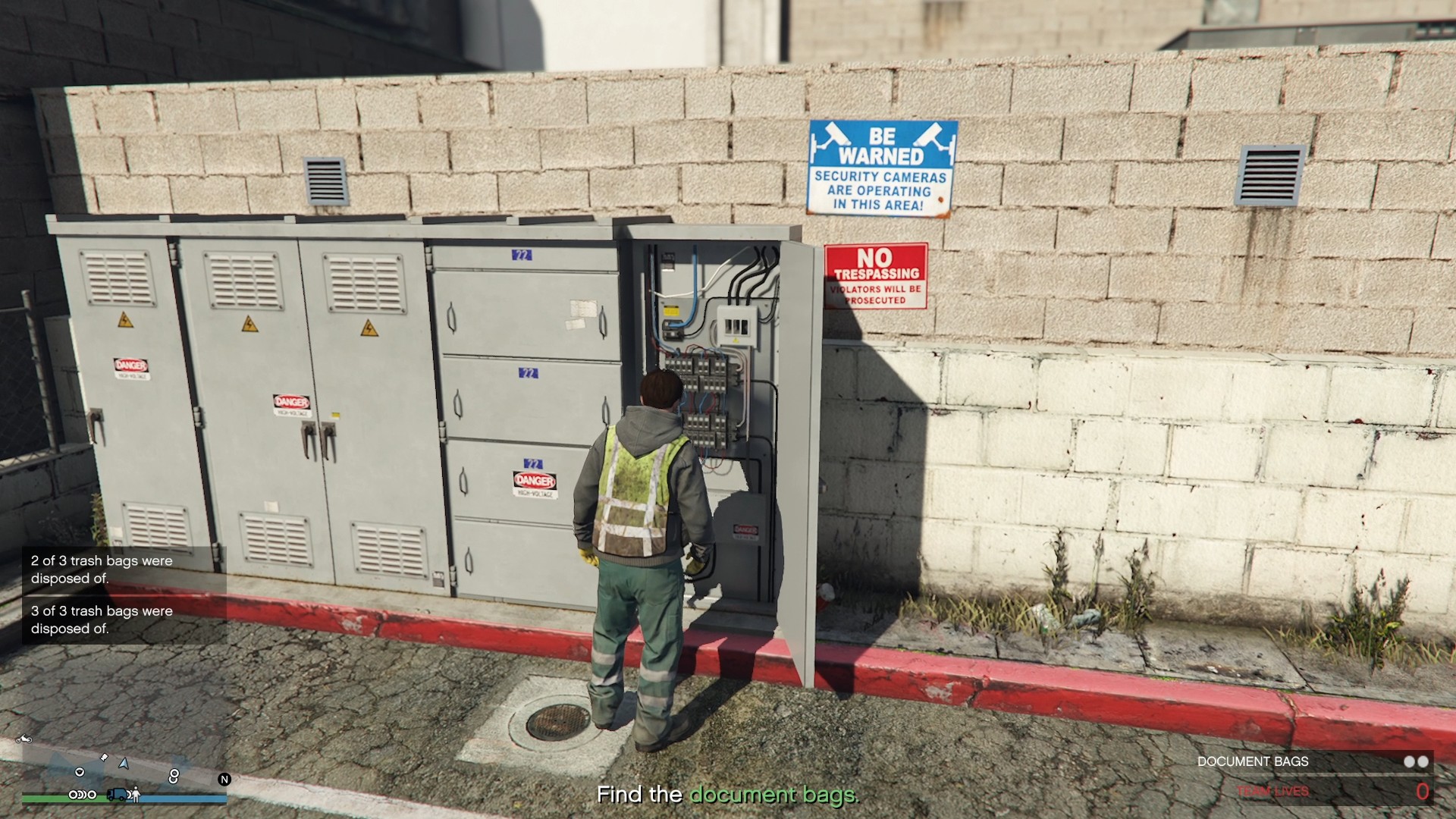Click the second document bag progress dot
Viewport: 1456px width, 819px height.
point(1424,761)
